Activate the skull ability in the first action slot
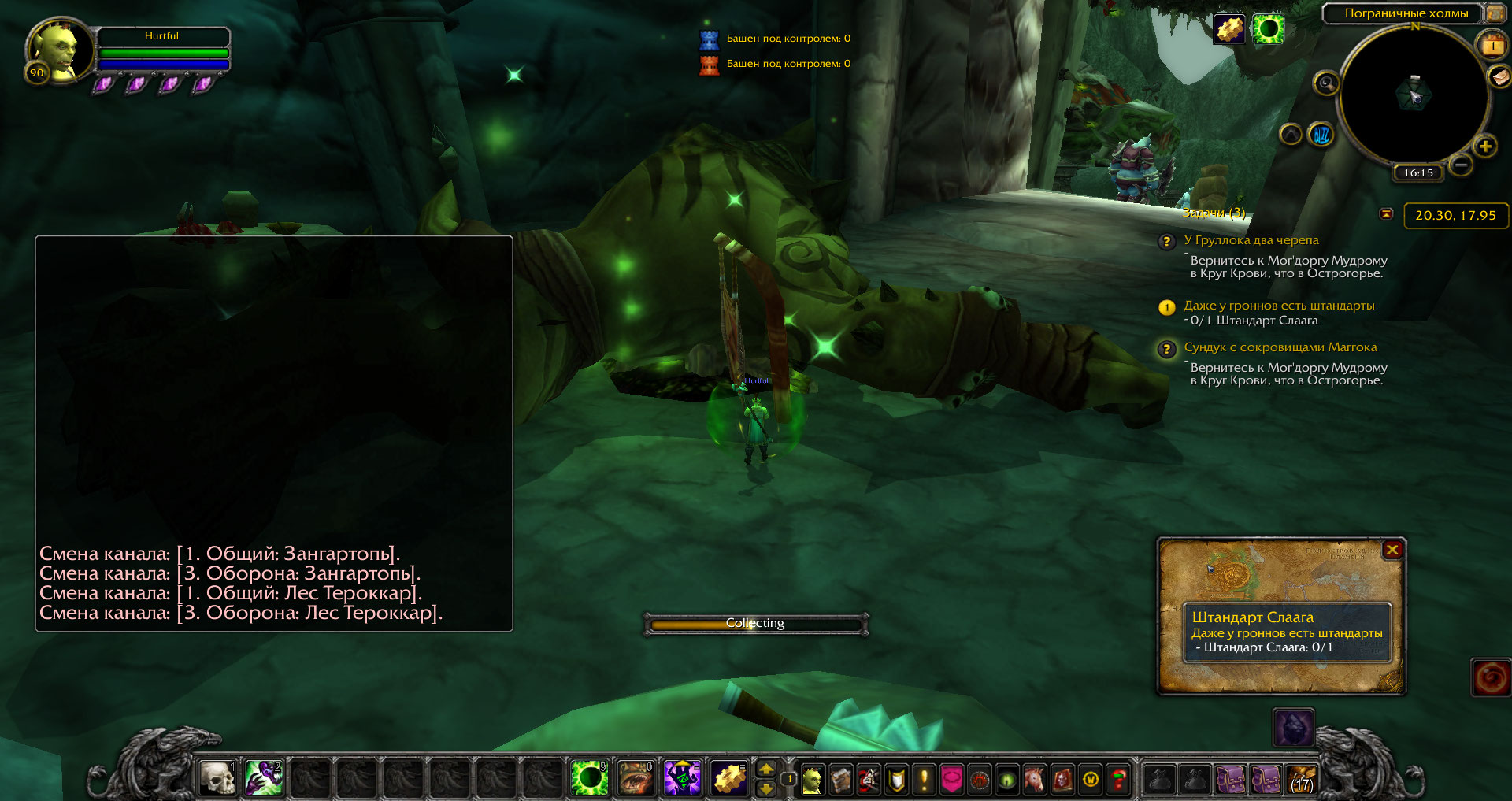1512x801 pixels. pos(217,778)
